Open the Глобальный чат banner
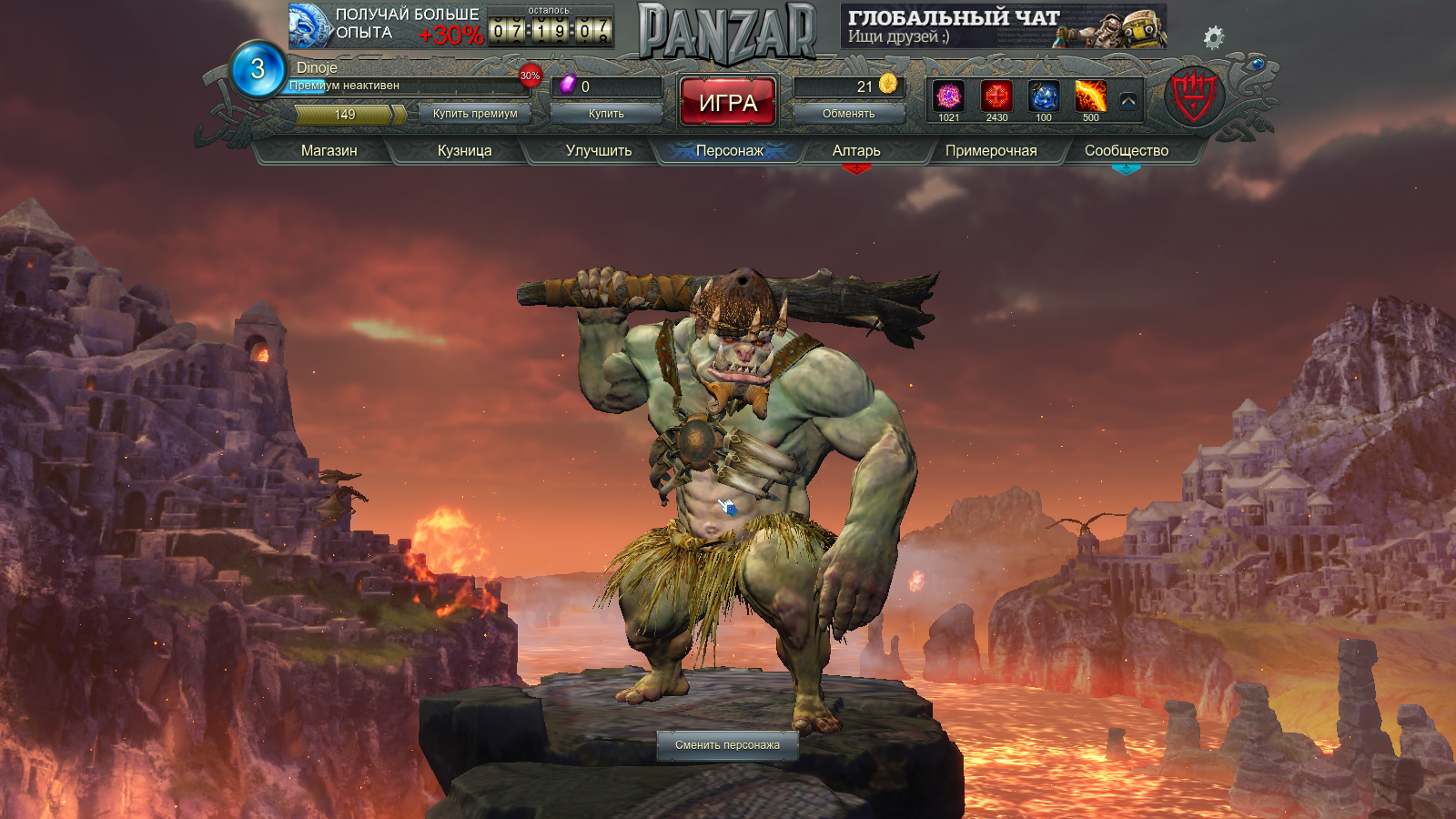1456x819 pixels. pyautogui.click(x=1003, y=26)
